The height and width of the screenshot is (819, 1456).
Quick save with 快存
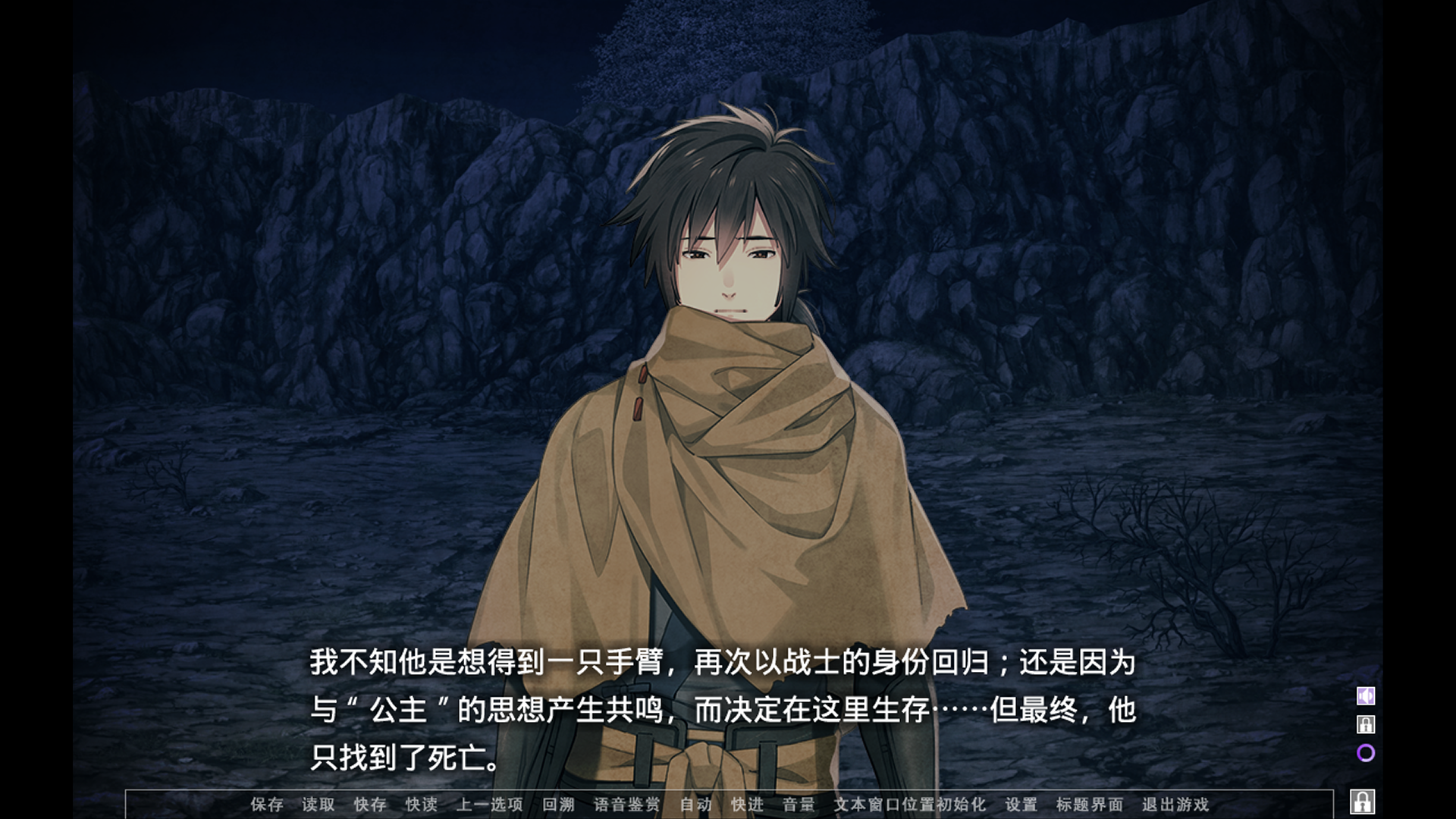(370, 805)
